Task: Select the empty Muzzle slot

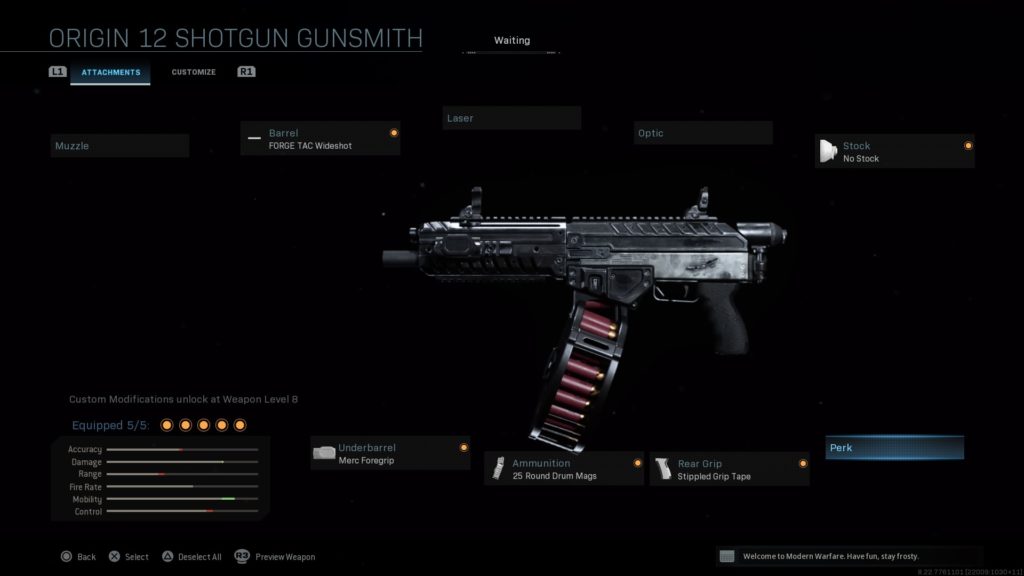Action: coord(120,146)
